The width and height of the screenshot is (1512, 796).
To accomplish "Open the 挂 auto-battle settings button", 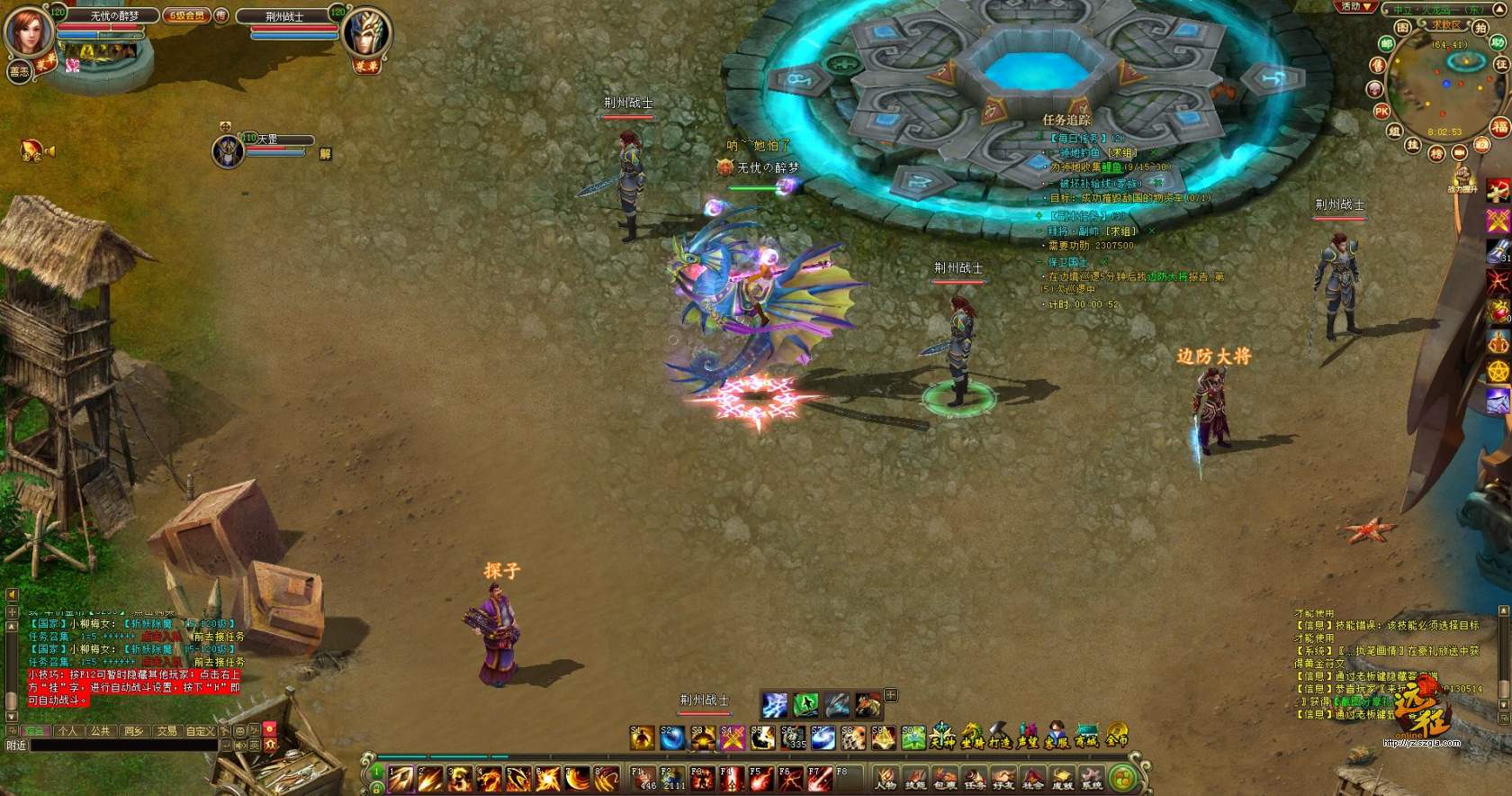I will point(1413,145).
